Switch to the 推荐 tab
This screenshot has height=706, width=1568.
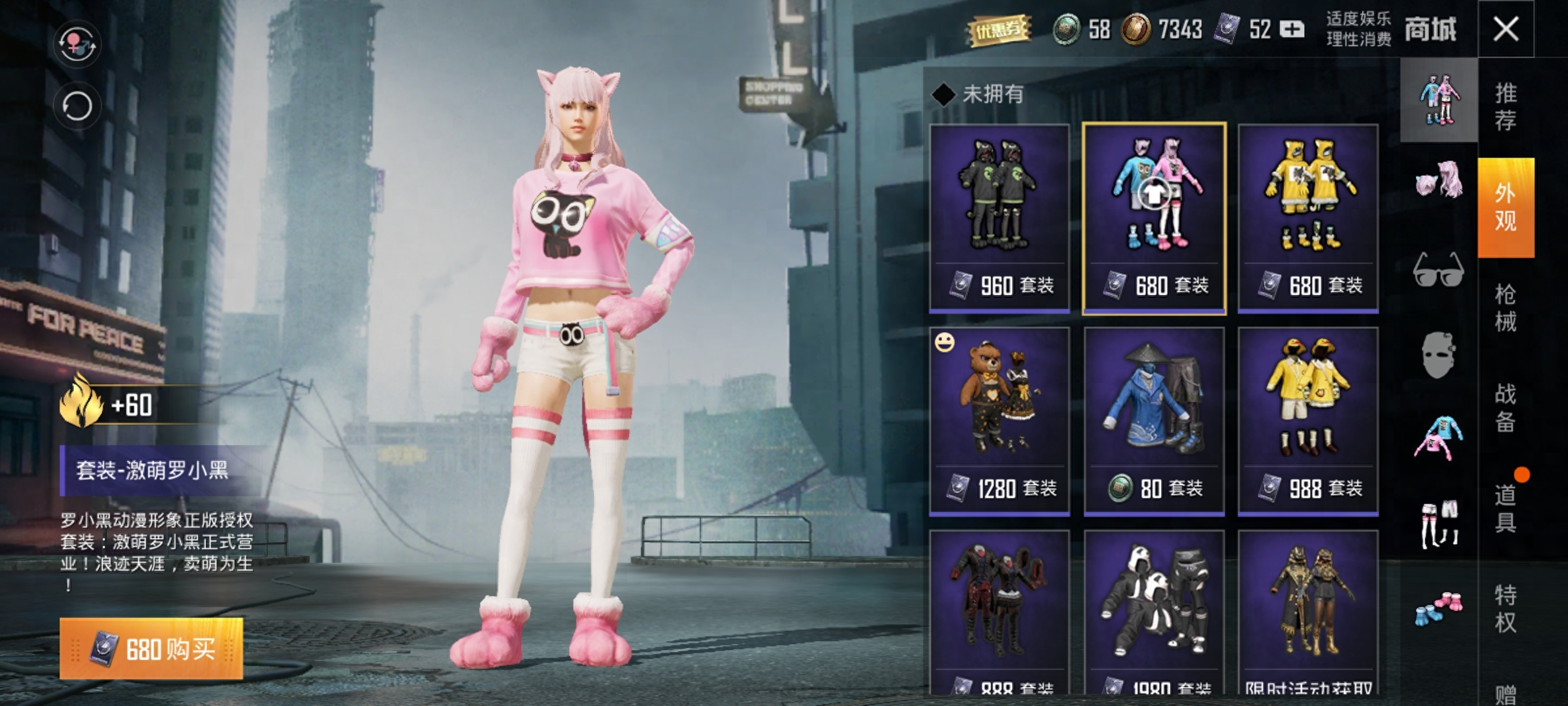click(x=1506, y=107)
